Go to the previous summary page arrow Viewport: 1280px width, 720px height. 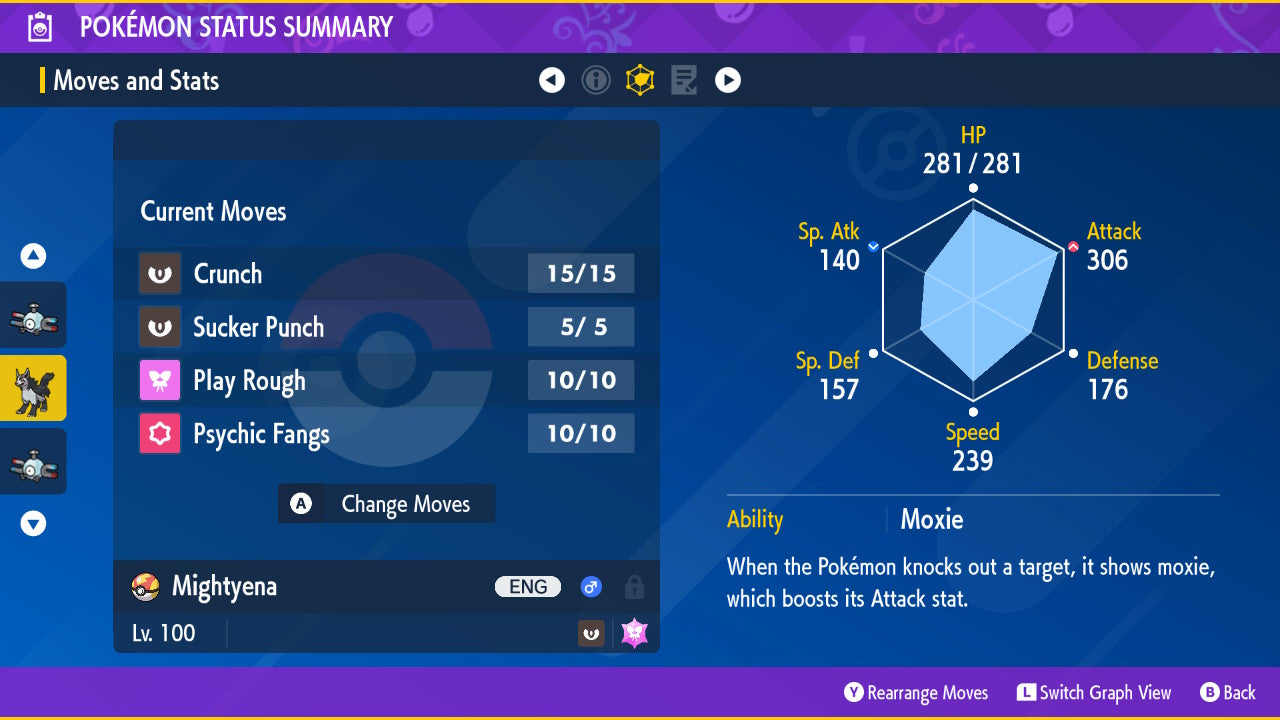click(x=552, y=80)
